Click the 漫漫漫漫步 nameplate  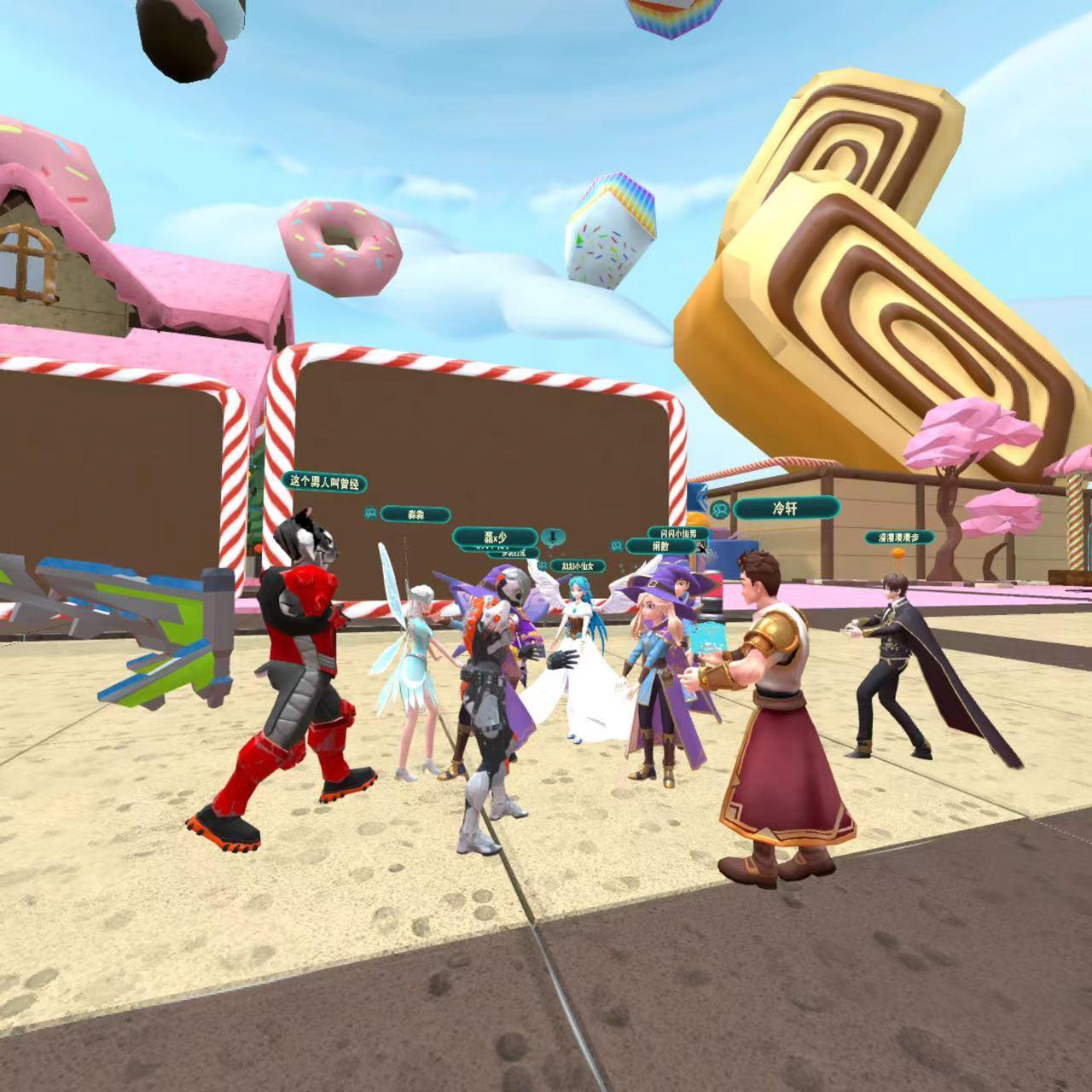[899, 537]
